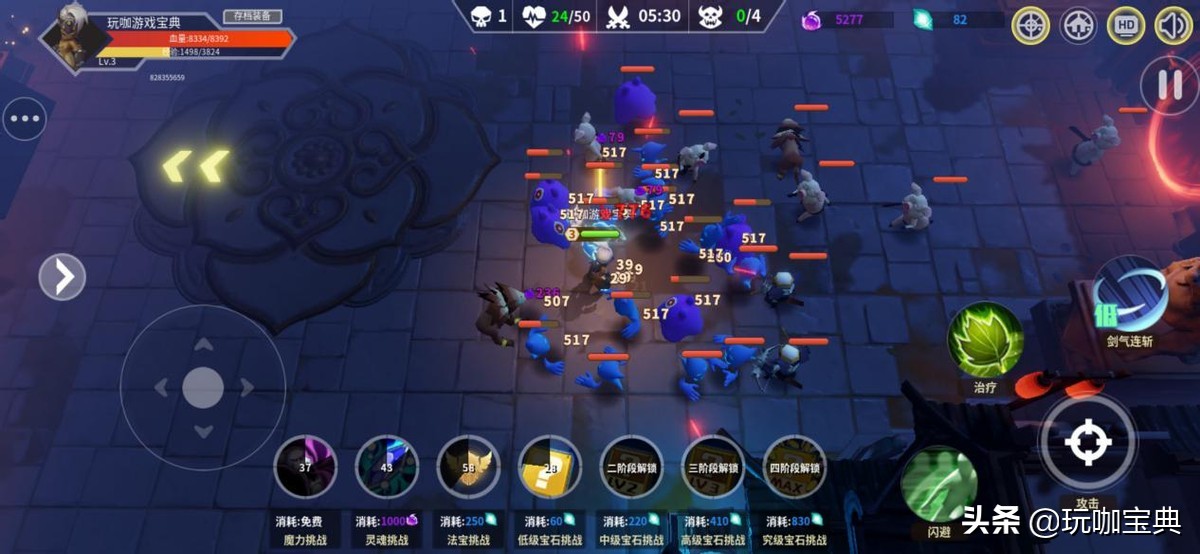1200x554 pixels.
Task: Toggle the sound speaker icon
Action: (x=1173, y=25)
